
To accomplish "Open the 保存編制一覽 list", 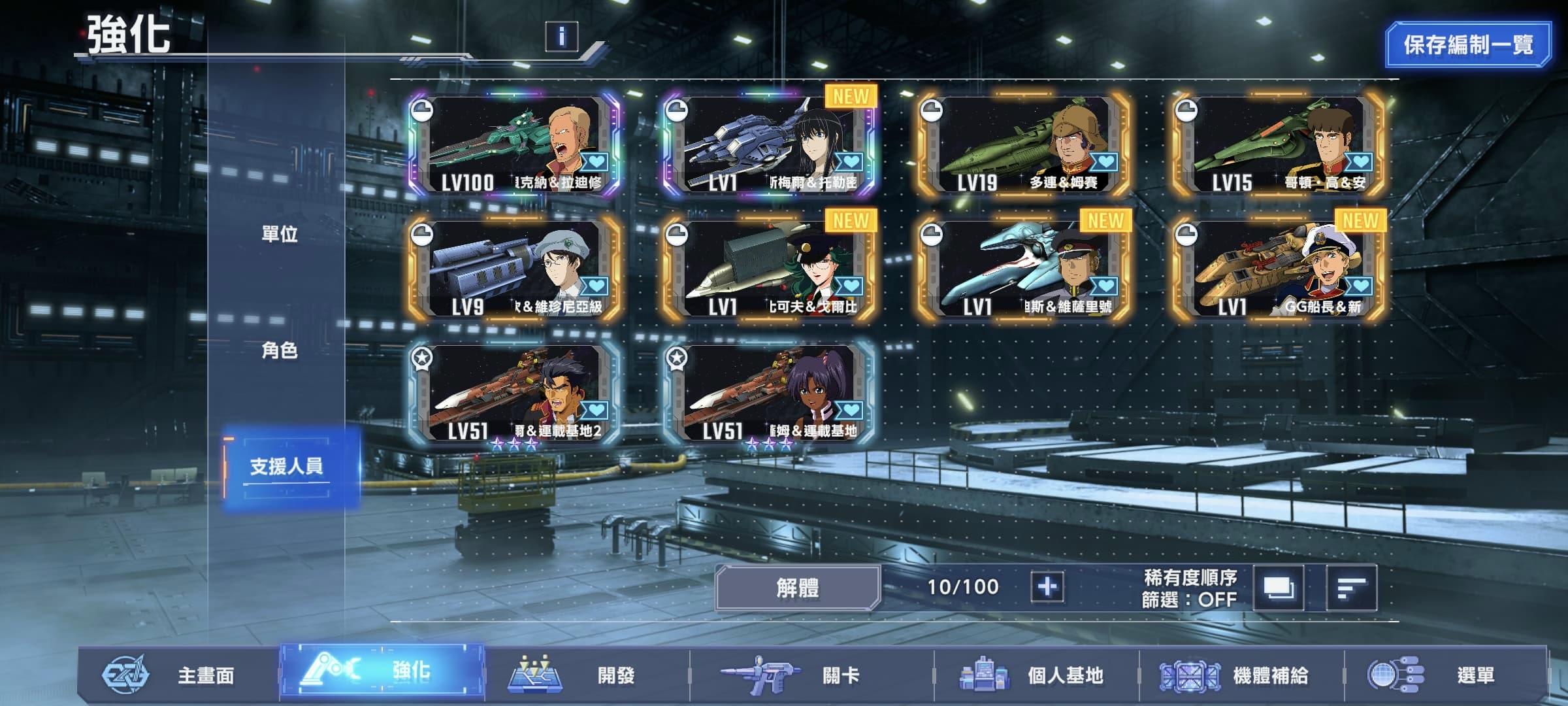I will [1468, 44].
